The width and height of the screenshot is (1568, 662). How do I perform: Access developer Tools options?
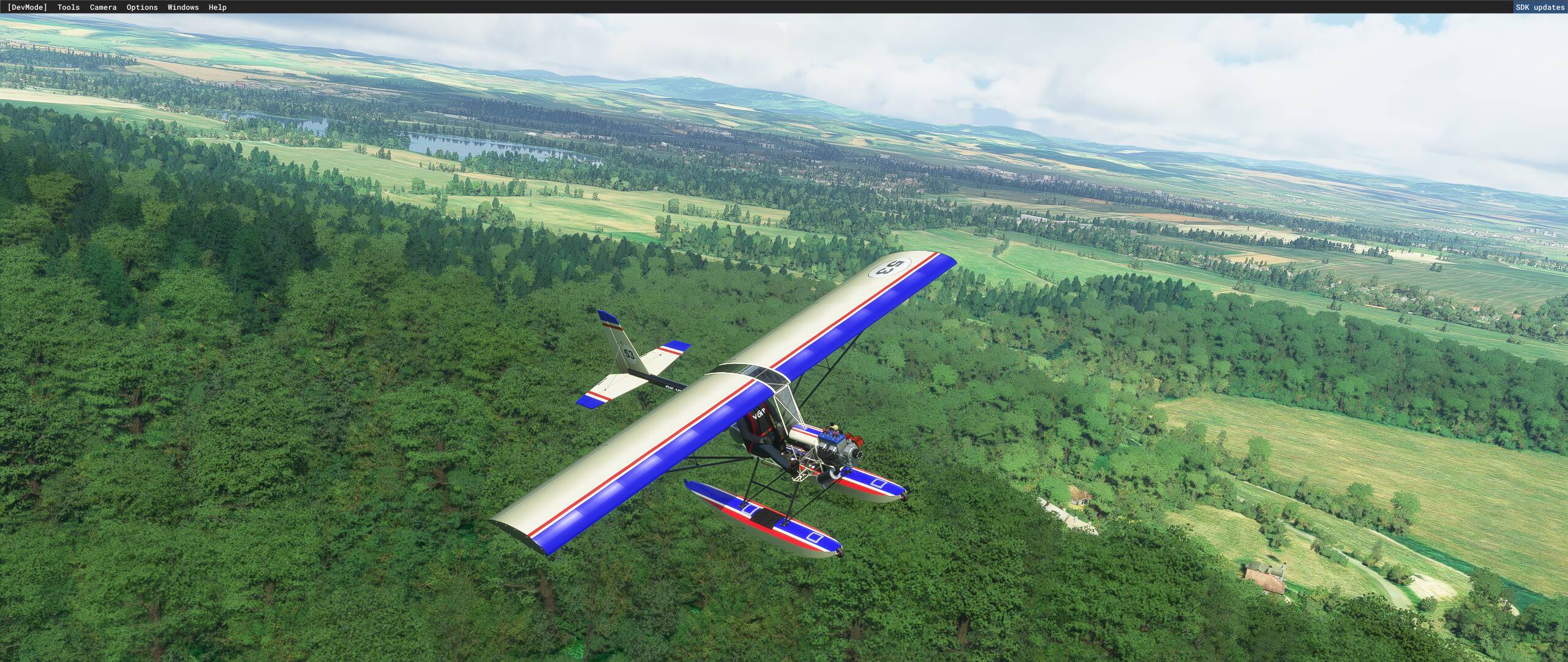pos(67,7)
